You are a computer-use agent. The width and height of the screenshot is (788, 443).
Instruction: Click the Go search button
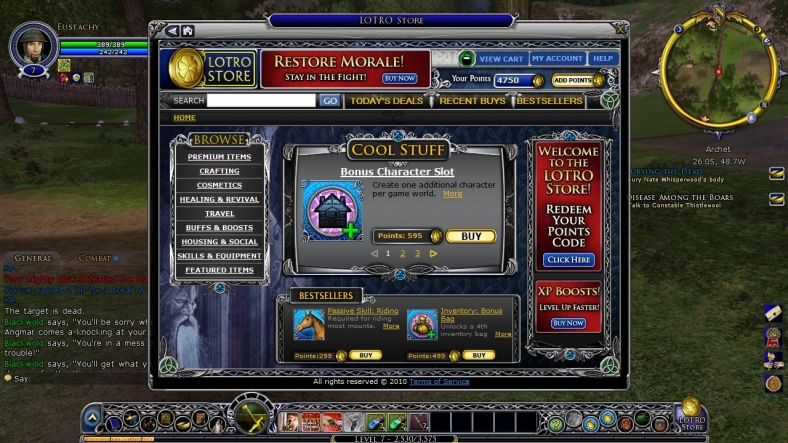(329, 101)
